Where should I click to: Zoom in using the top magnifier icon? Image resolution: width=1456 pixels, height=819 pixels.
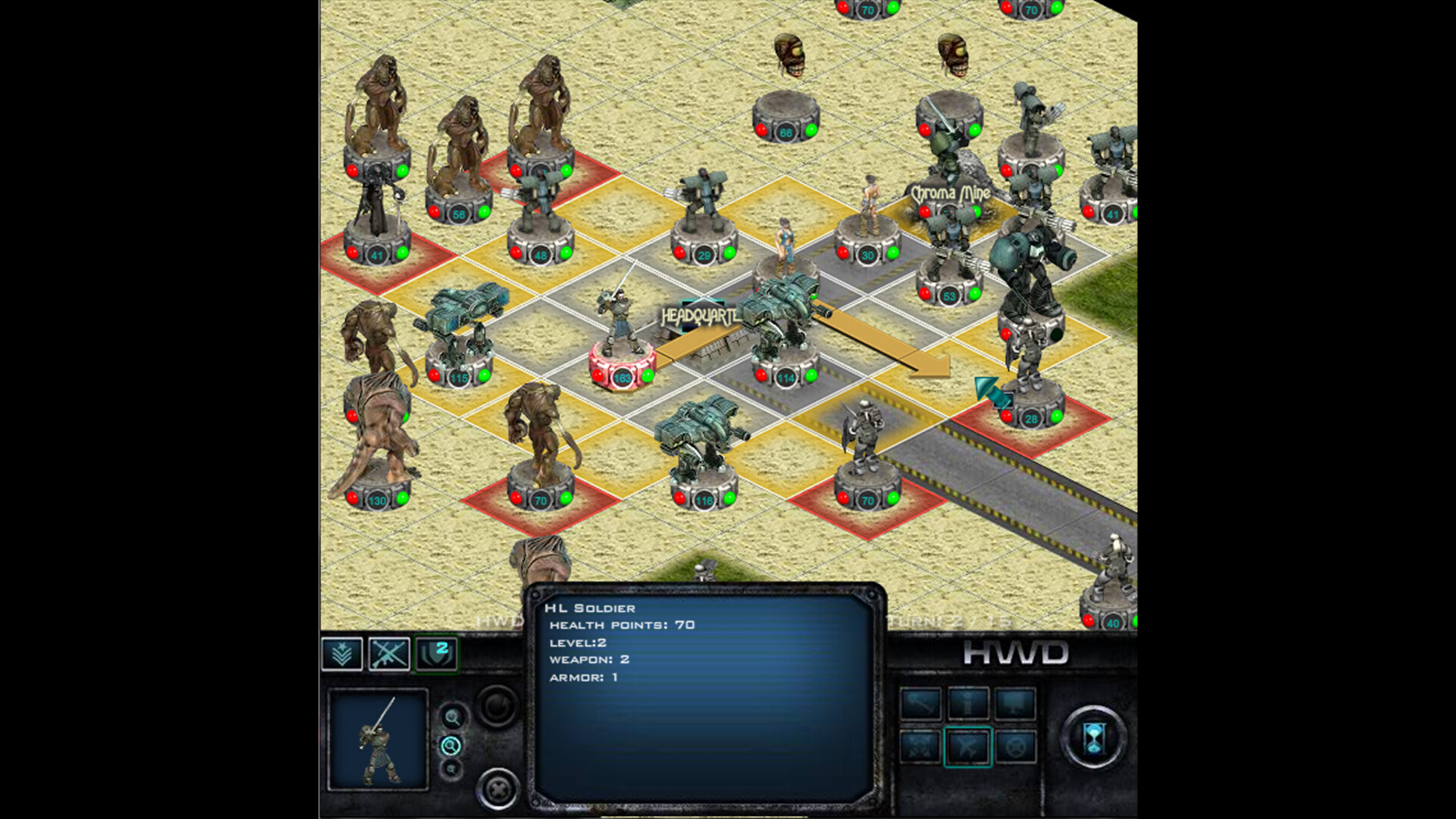click(x=453, y=716)
